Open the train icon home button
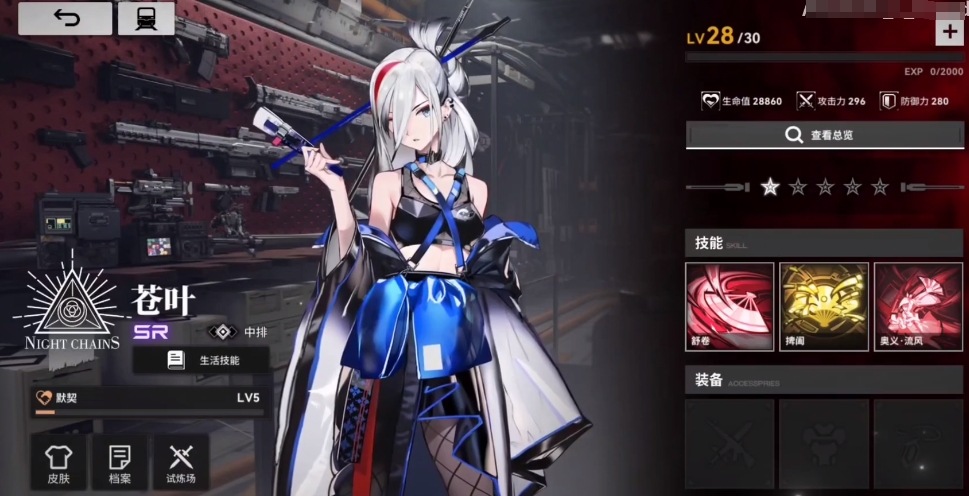Viewport: 969px width, 496px height. 145,19
